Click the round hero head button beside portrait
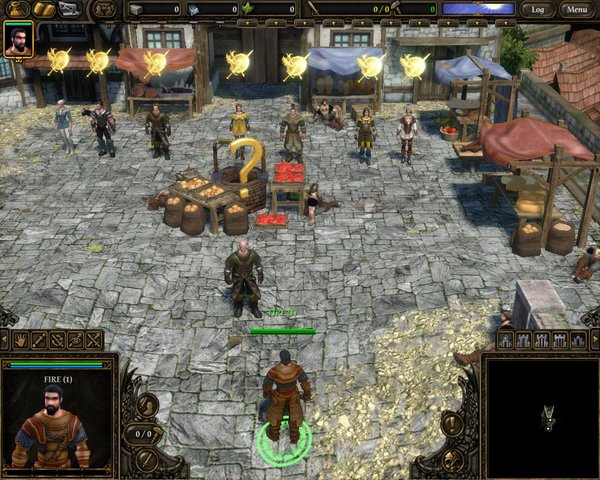Image resolution: width=600 pixels, height=480 pixels. coord(146,405)
